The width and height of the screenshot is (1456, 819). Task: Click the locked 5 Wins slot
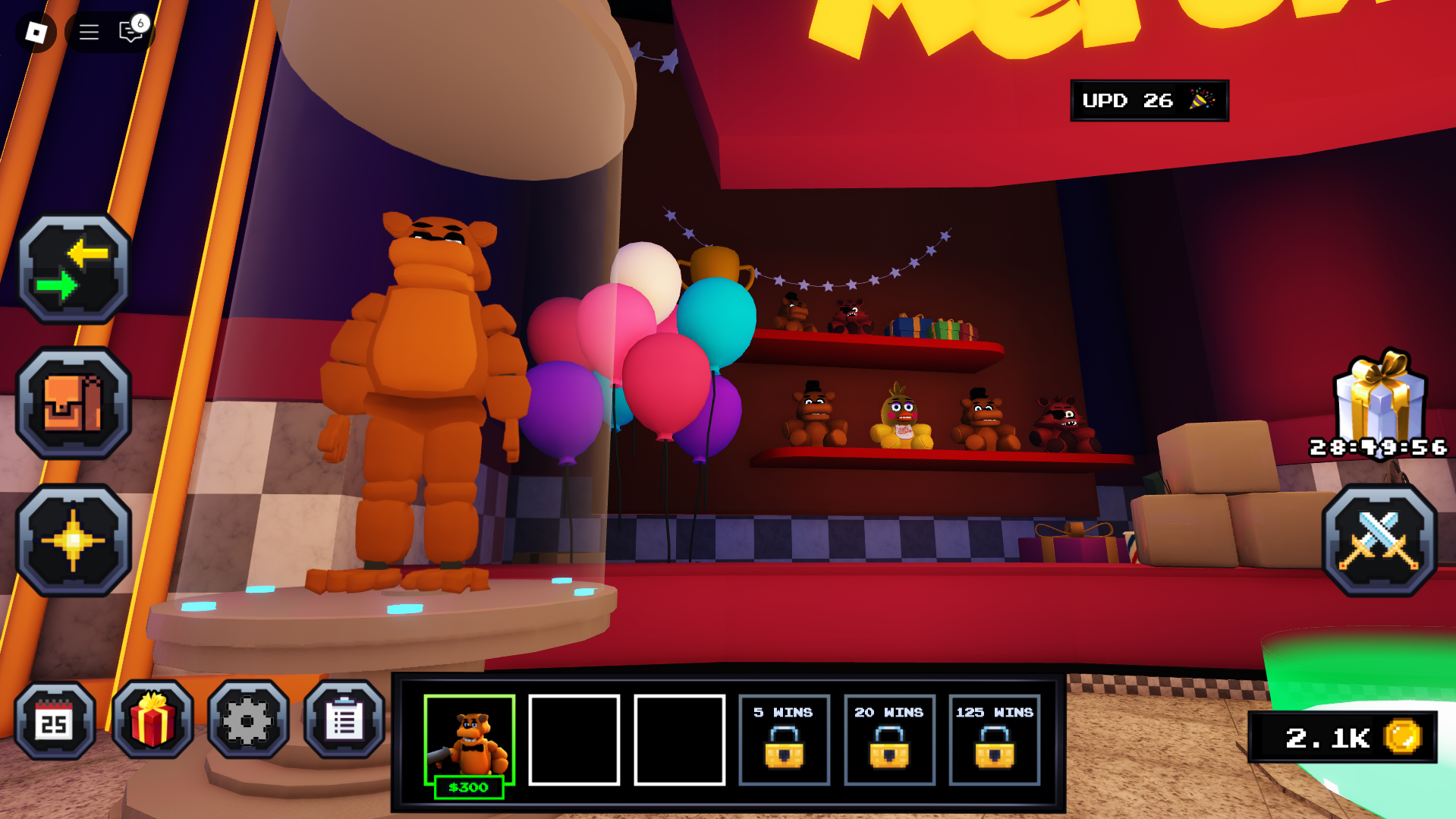pos(784,740)
